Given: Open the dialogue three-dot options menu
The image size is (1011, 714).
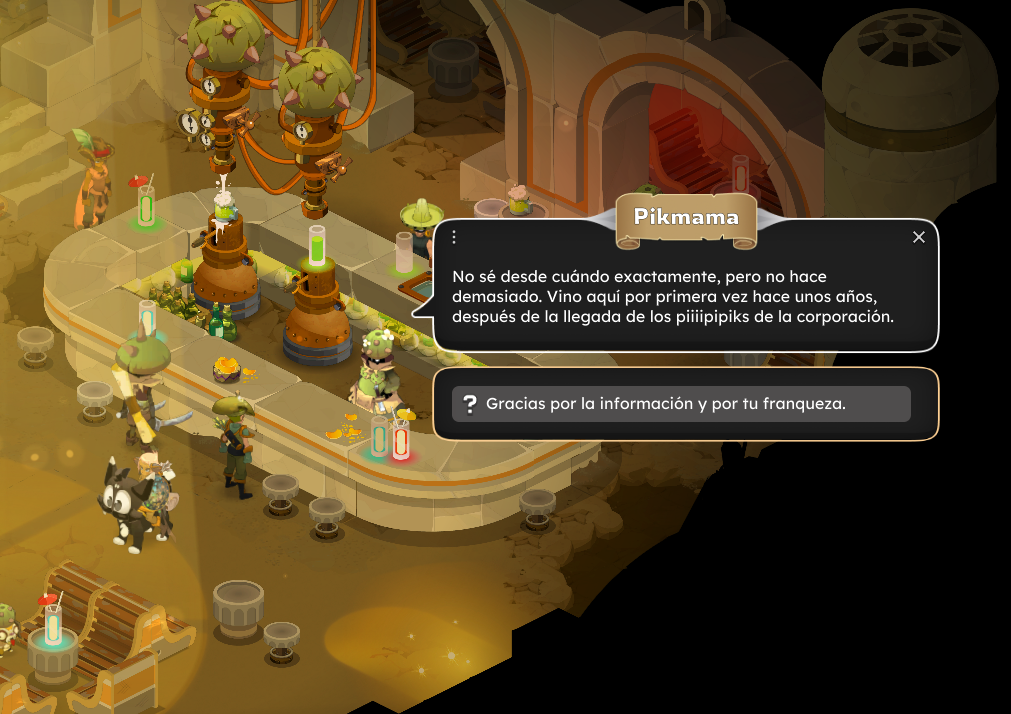Looking at the screenshot, I should [x=454, y=237].
